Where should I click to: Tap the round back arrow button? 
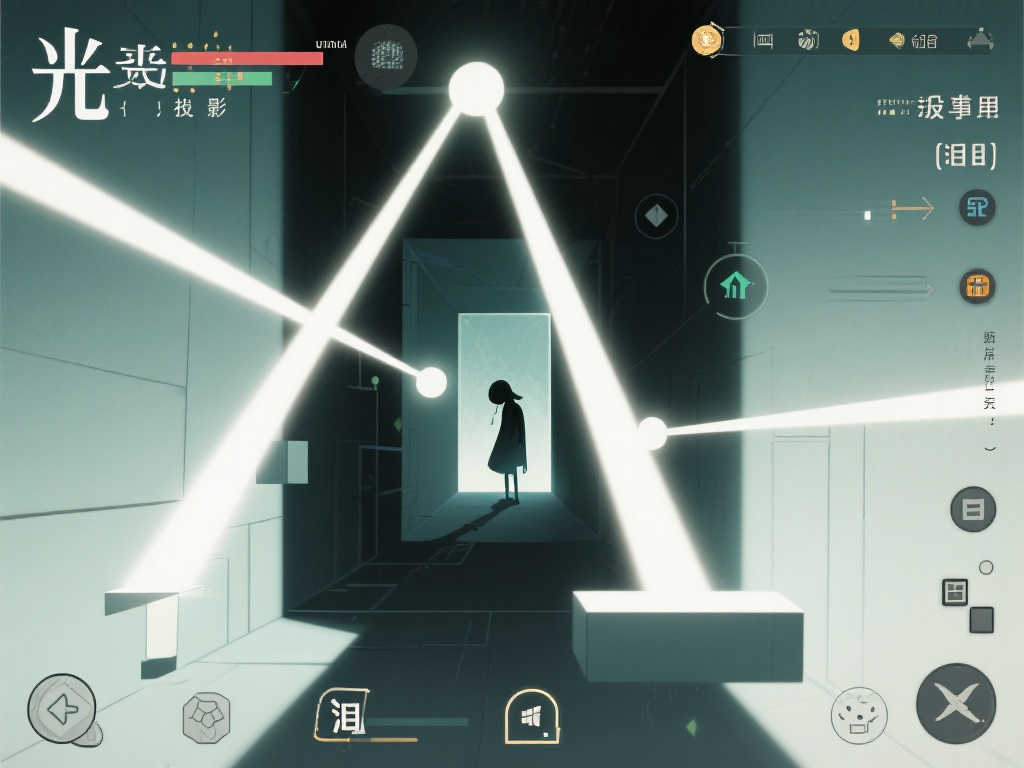62,708
